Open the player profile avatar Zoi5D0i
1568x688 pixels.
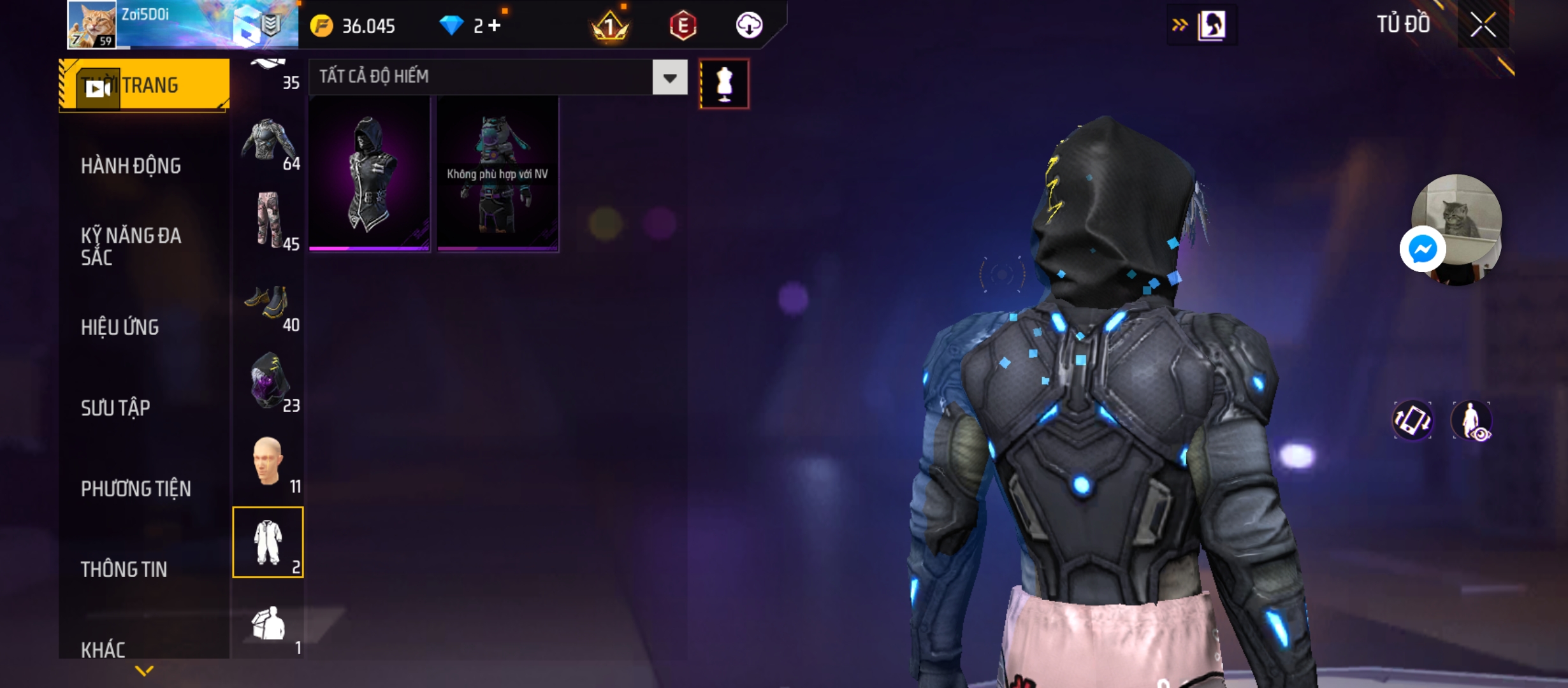tap(93, 24)
